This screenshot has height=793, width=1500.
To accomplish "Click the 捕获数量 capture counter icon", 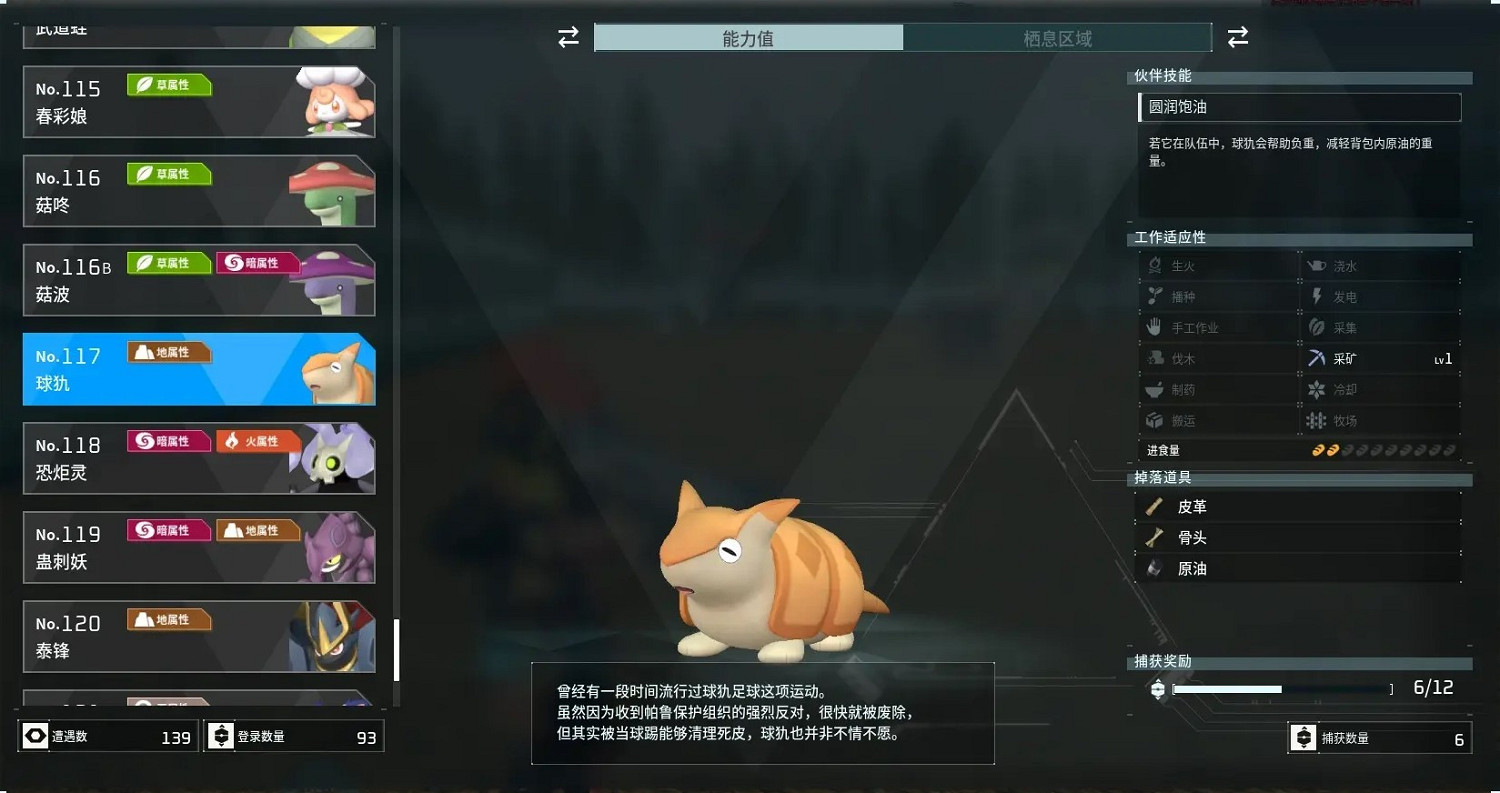I will click(1303, 737).
